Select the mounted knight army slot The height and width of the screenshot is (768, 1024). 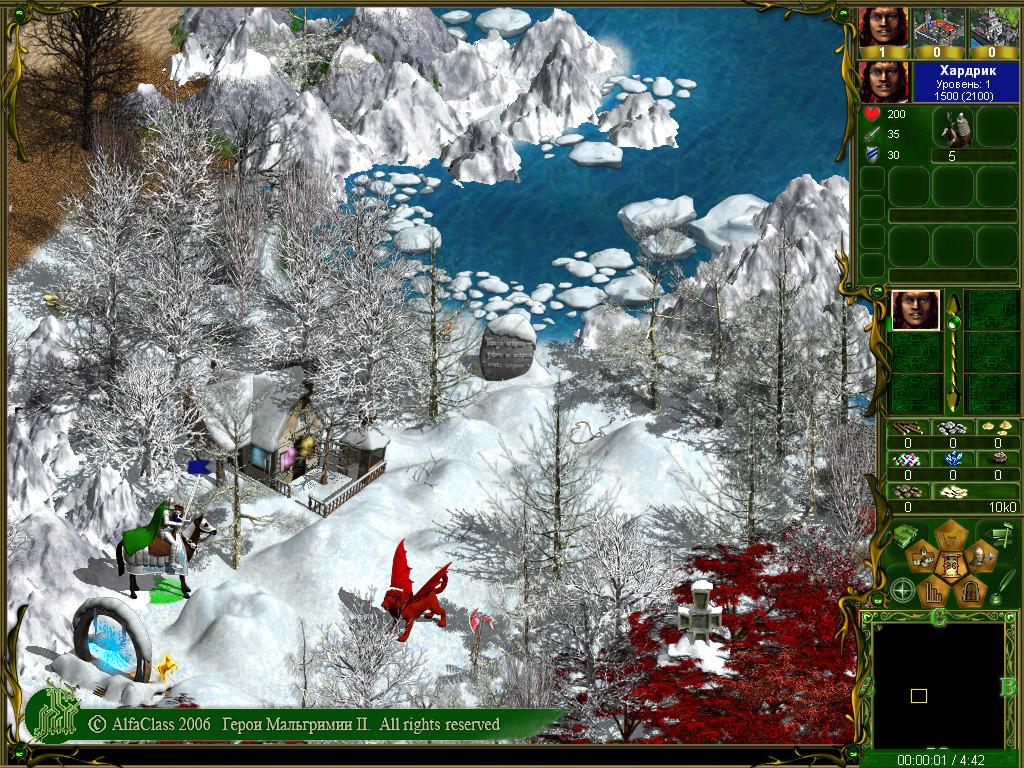(952, 128)
